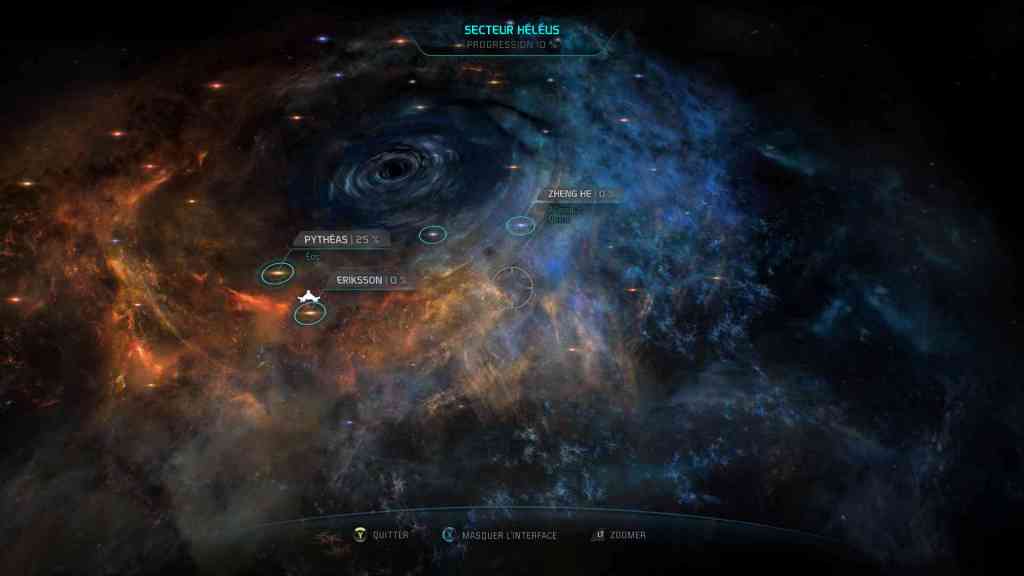The image size is (1024, 576).
Task: Select the Pythéas system marker
Action: pyautogui.click(x=277, y=273)
